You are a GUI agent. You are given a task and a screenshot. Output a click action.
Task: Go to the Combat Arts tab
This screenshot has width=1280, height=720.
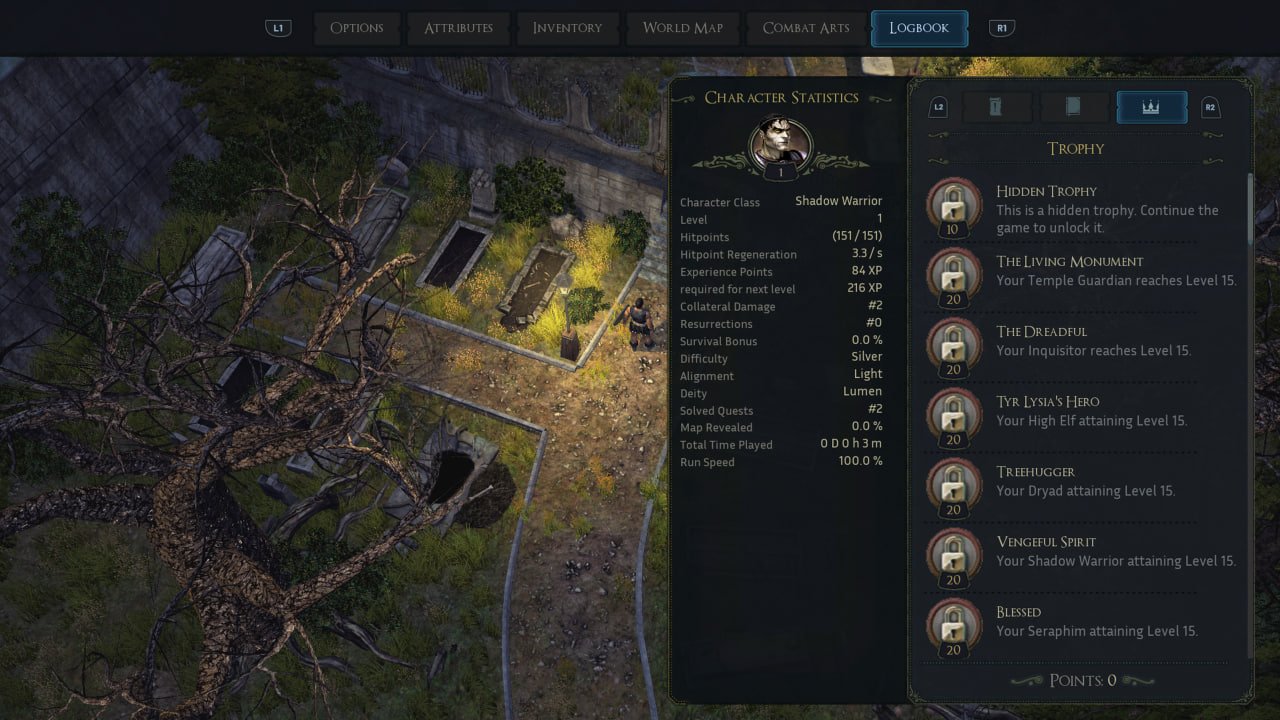tap(806, 28)
